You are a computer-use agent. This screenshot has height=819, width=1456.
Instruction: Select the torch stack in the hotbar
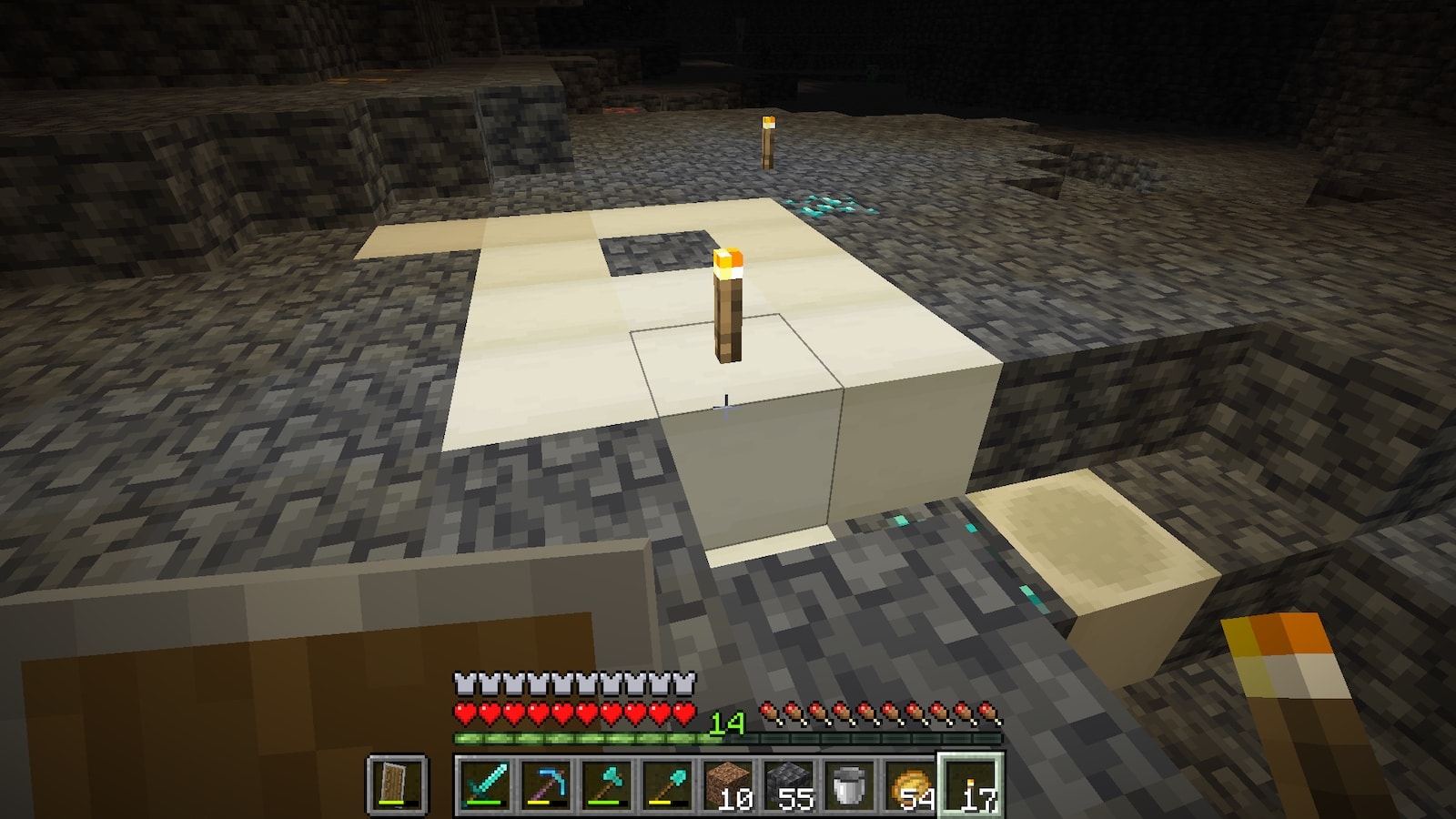(x=972, y=784)
